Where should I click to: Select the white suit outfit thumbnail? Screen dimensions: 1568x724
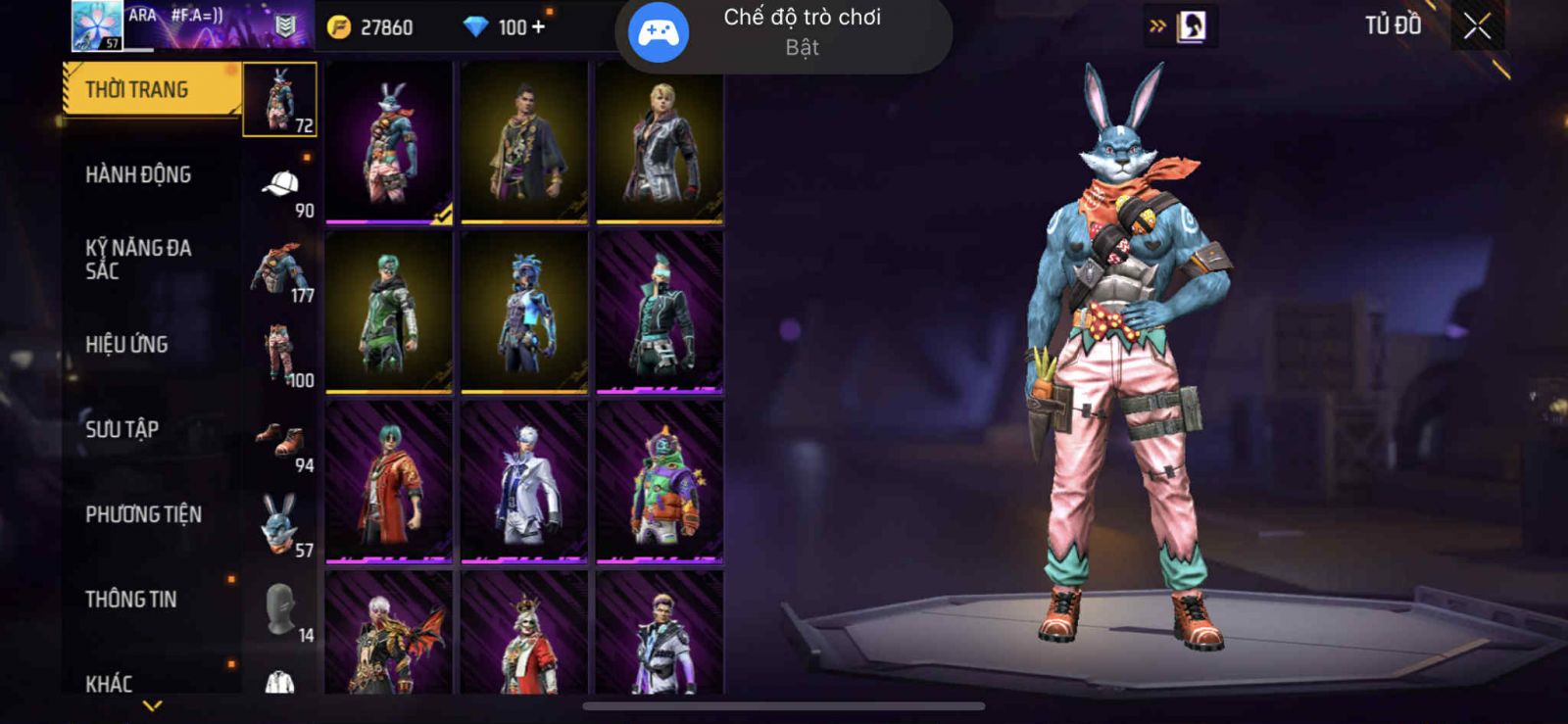(524, 482)
